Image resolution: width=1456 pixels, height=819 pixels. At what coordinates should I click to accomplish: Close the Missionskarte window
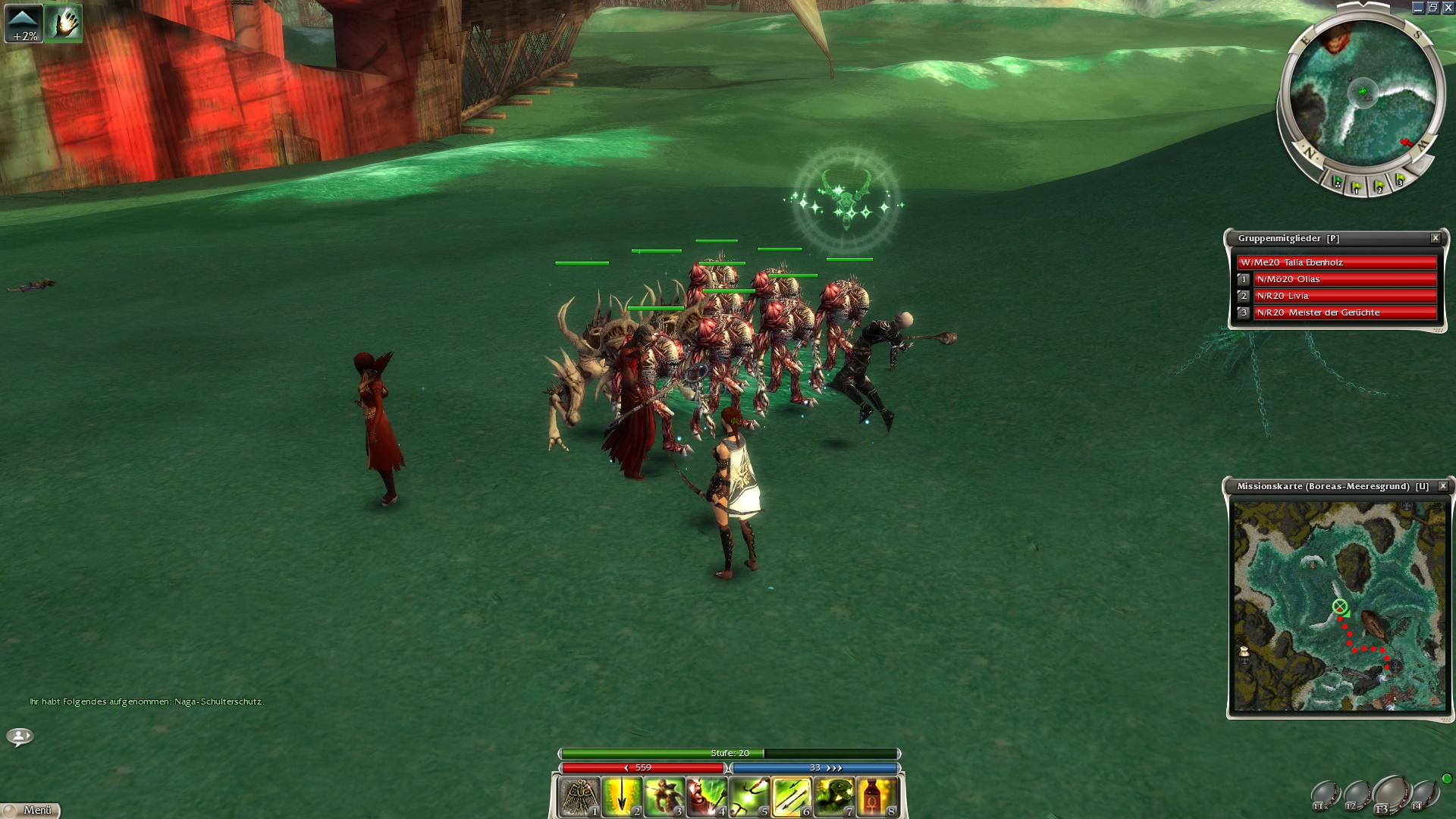tap(1443, 486)
